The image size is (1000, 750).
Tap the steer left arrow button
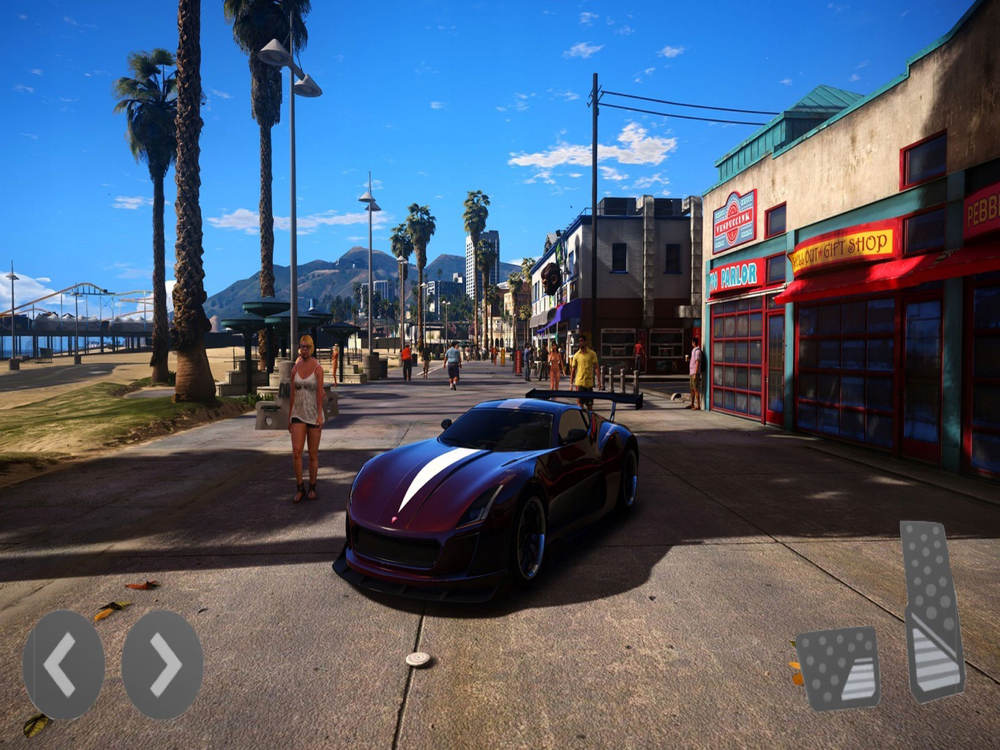coord(63,665)
